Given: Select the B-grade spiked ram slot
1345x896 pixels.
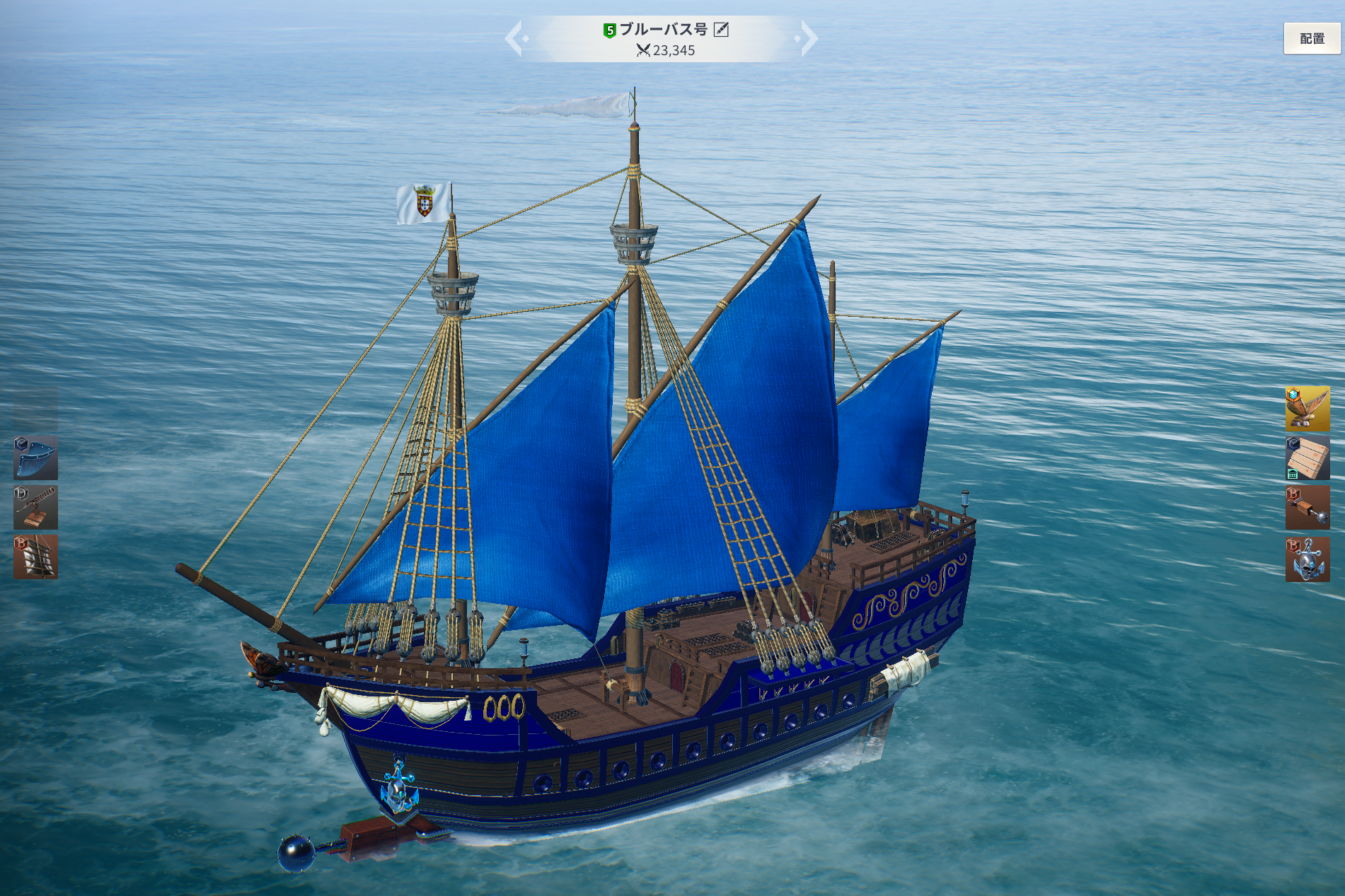Looking at the screenshot, I should coord(1307,507).
